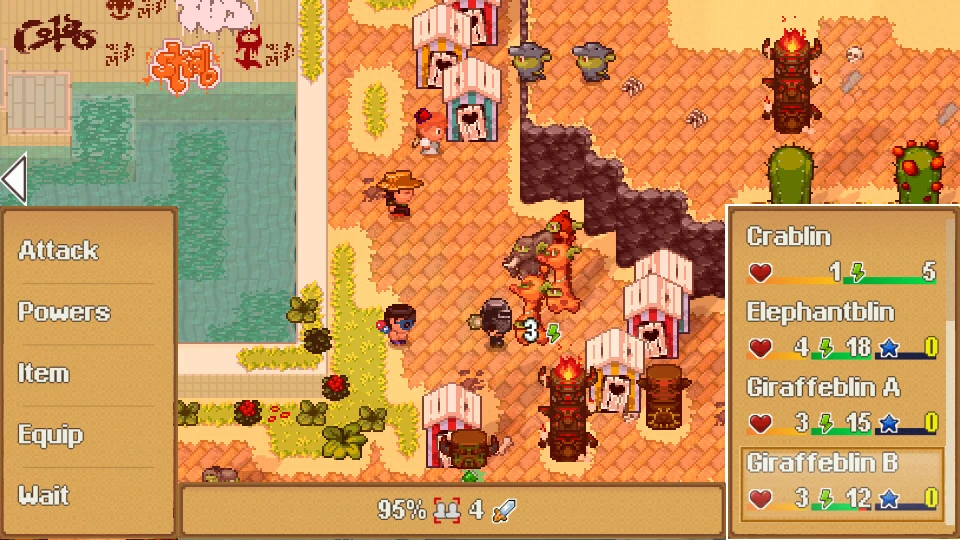Select the highlighted Giraffeblin B entry
The width and height of the screenshot is (960, 540).
[840, 482]
